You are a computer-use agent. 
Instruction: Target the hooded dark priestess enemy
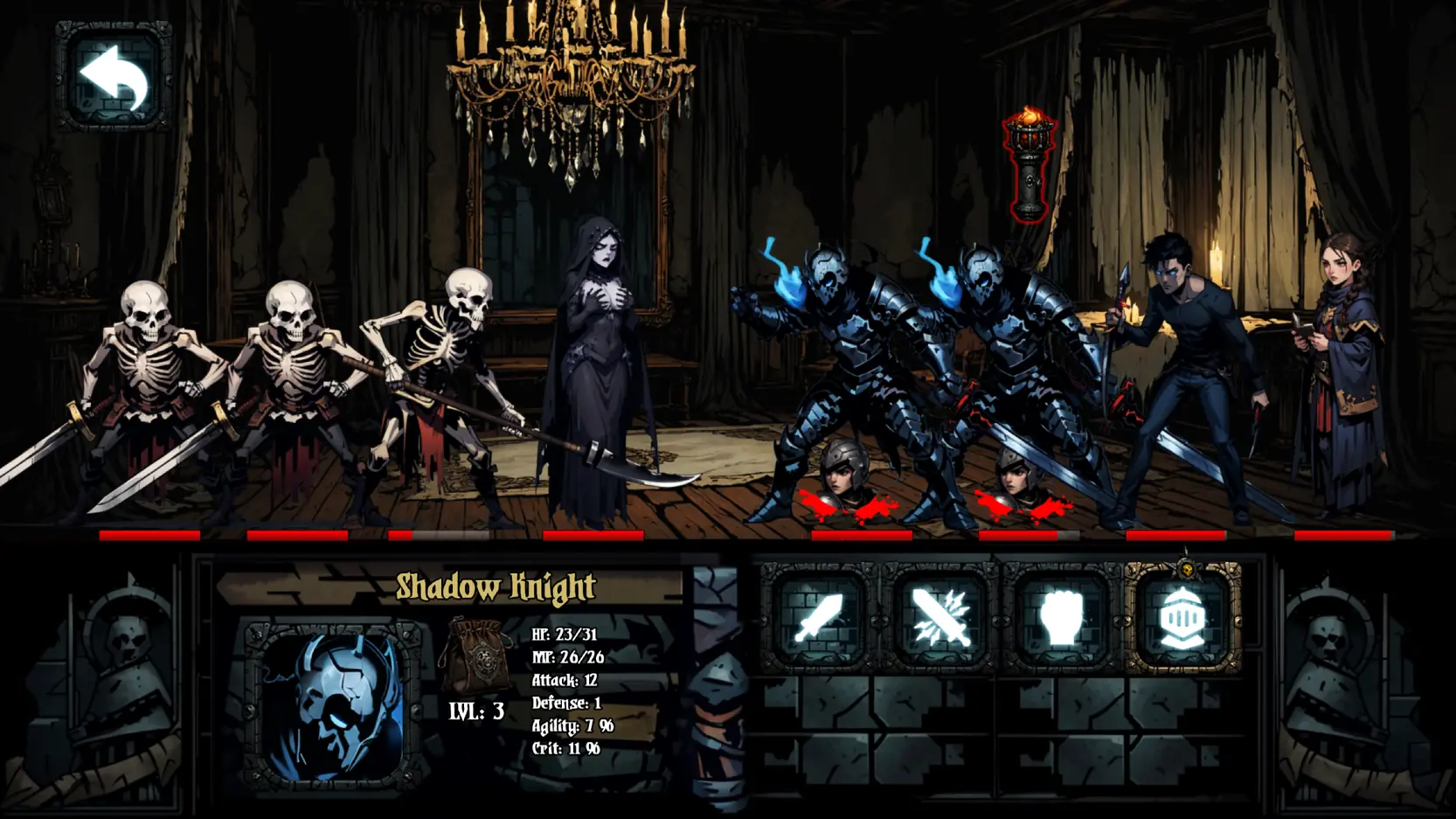tap(594, 367)
